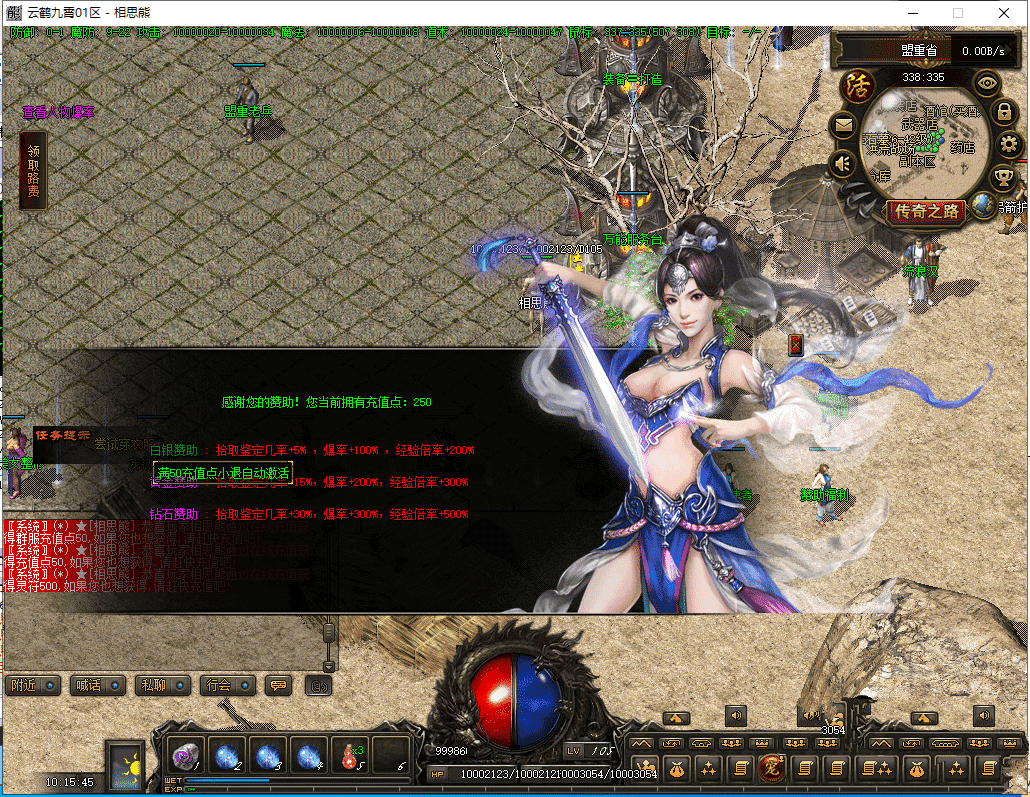This screenshot has height=797, width=1030.
Task: Open the 传奇之路 button below the minimap
Action: [x=926, y=211]
